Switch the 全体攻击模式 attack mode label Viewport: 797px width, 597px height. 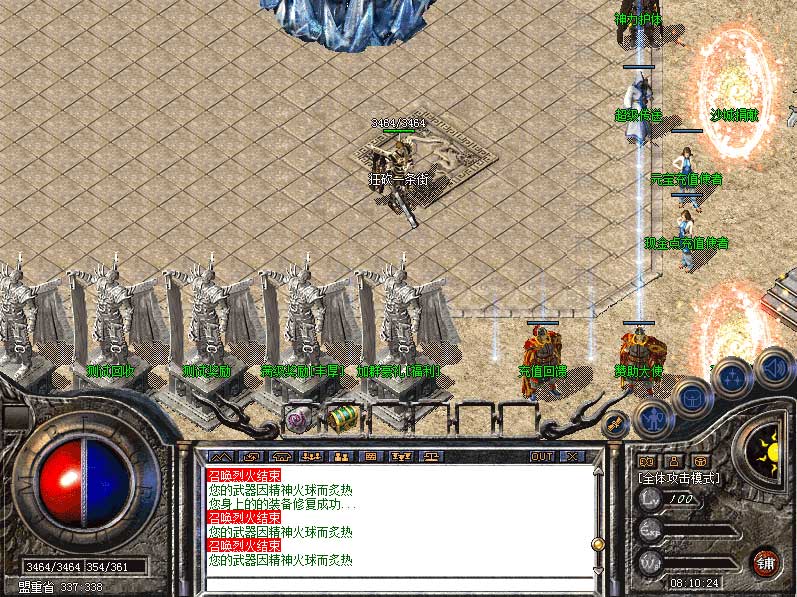(x=679, y=478)
